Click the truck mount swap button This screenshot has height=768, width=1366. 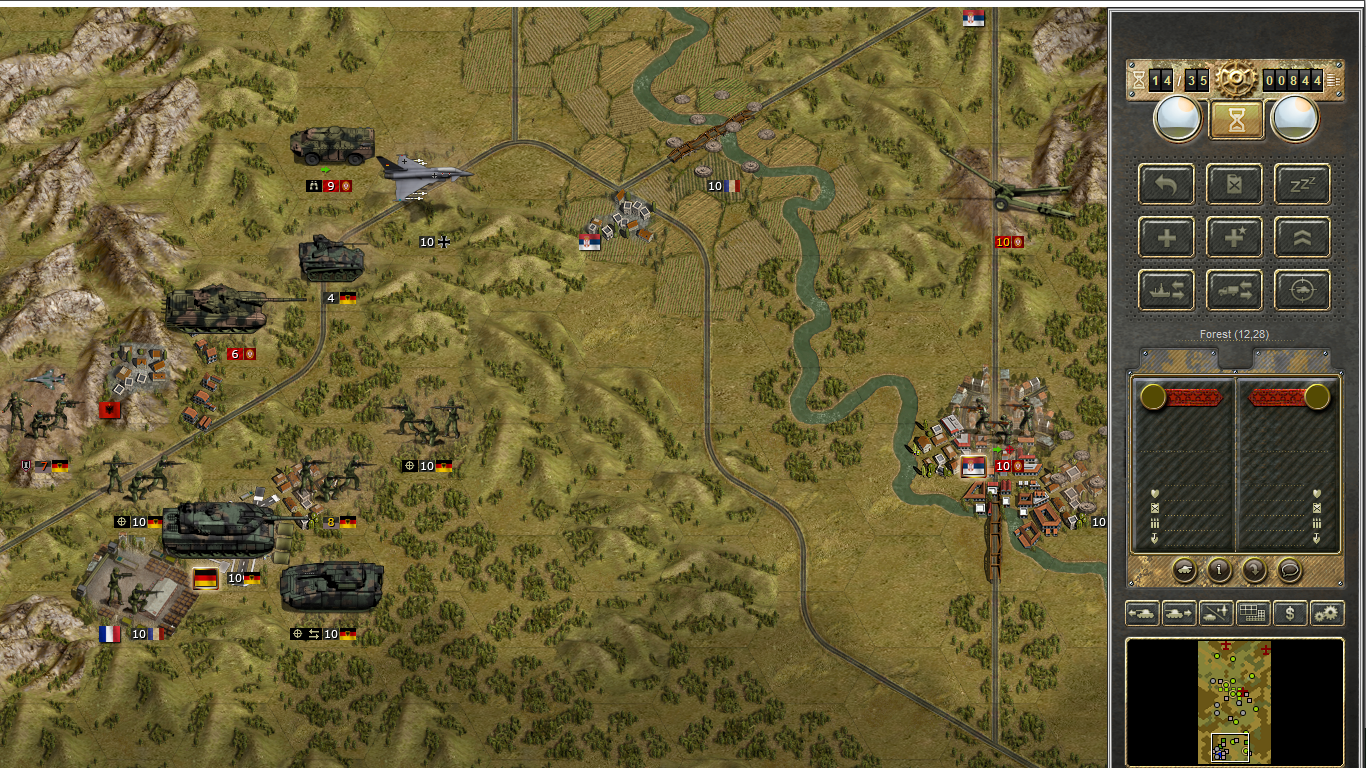pos(1234,291)
